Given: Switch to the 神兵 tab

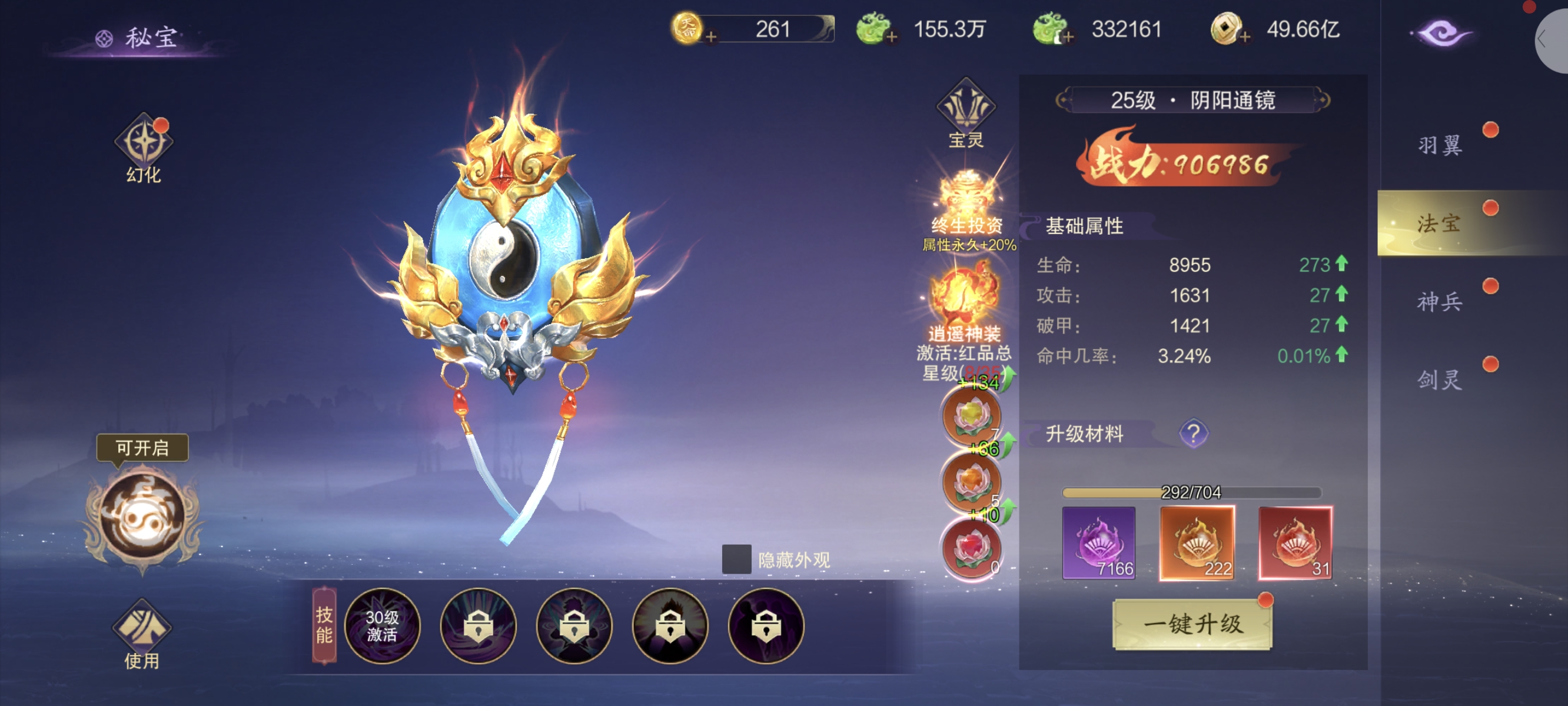Looking at the screenshot, I should tap(1440, 302).
